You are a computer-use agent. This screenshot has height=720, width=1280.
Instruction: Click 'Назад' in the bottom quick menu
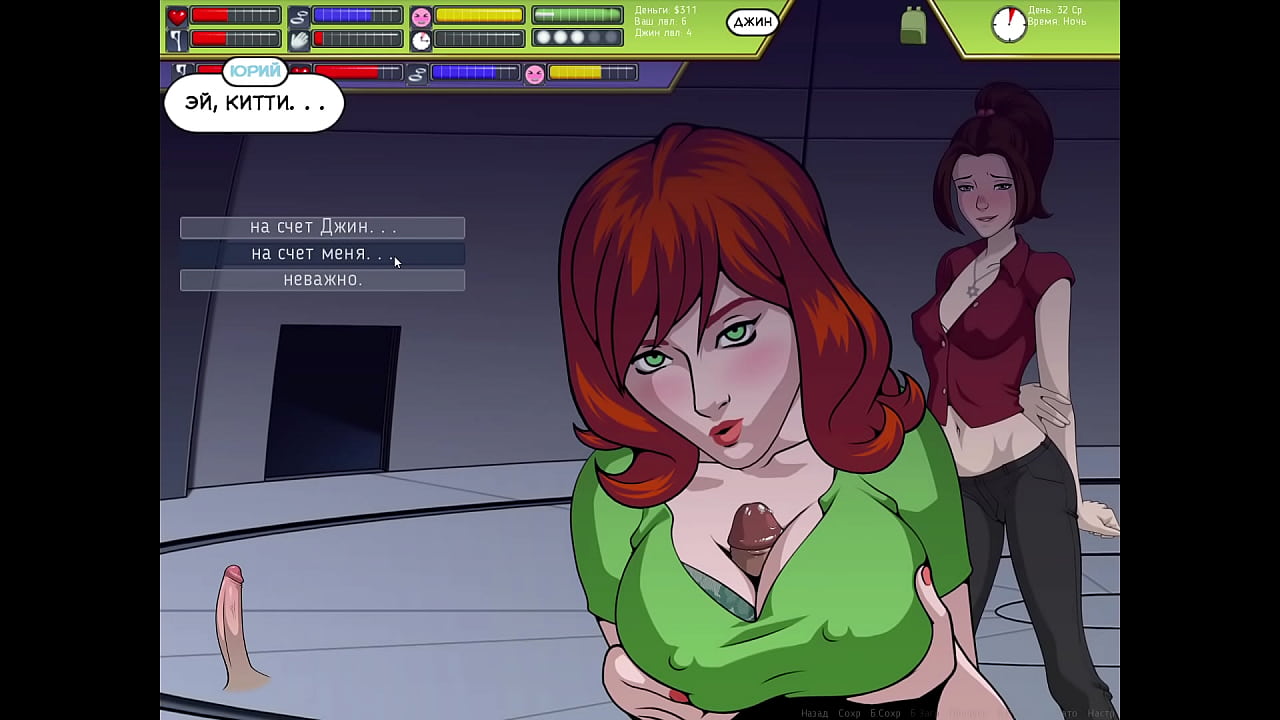814,712
